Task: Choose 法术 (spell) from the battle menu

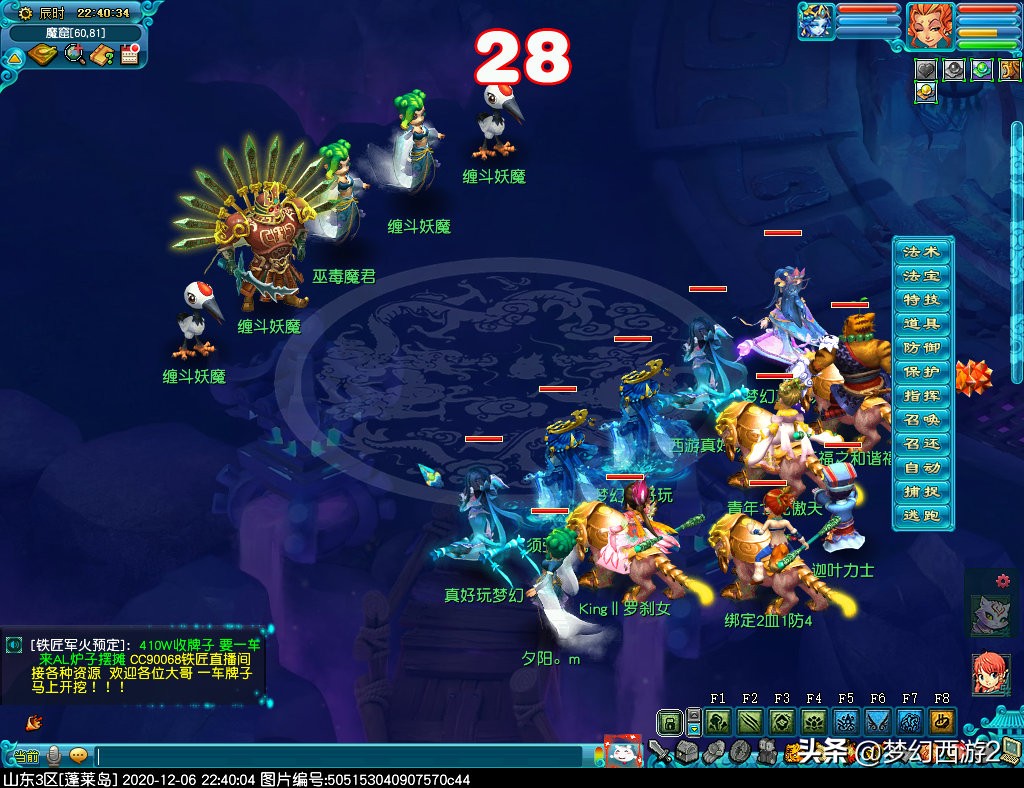Action: [x=921, y=251]
